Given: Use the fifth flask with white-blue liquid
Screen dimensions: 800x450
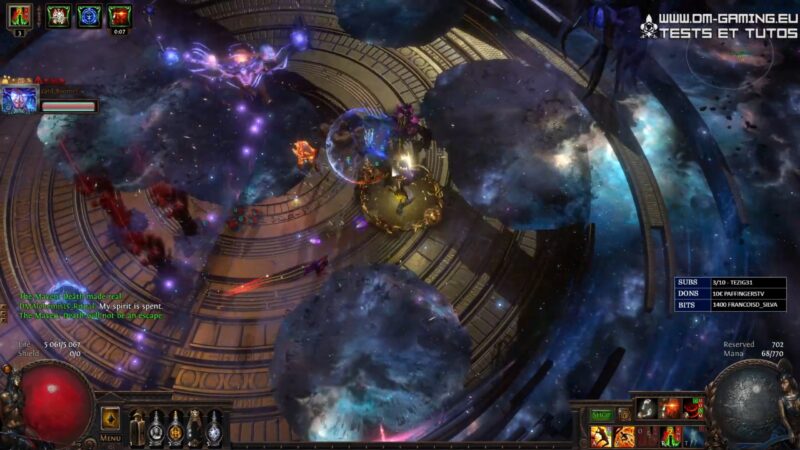Looking at the screenshot, I should (214, 428).
